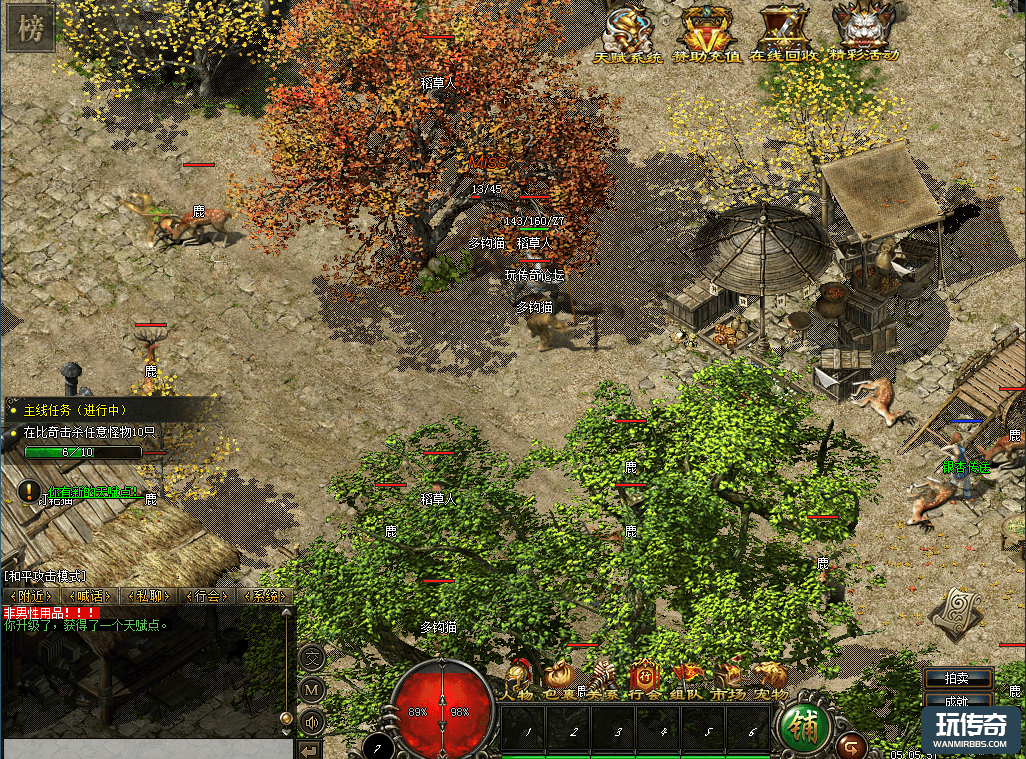The height and width of the screenshot is (759, 1026).
Task: Open the 宠物 pet panel
Action: point(770,680)
